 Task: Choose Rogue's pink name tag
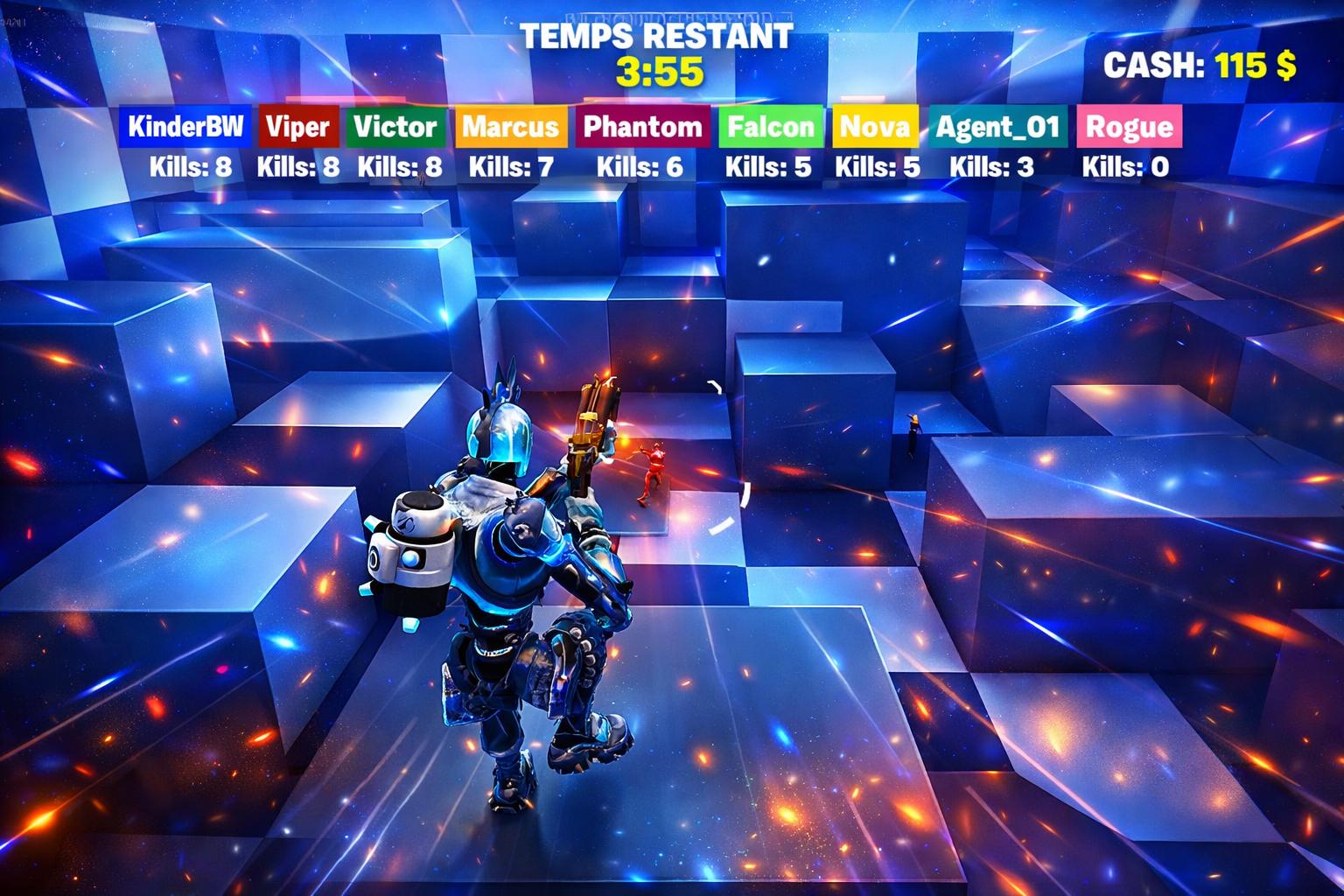click(x=1129, y=127)
